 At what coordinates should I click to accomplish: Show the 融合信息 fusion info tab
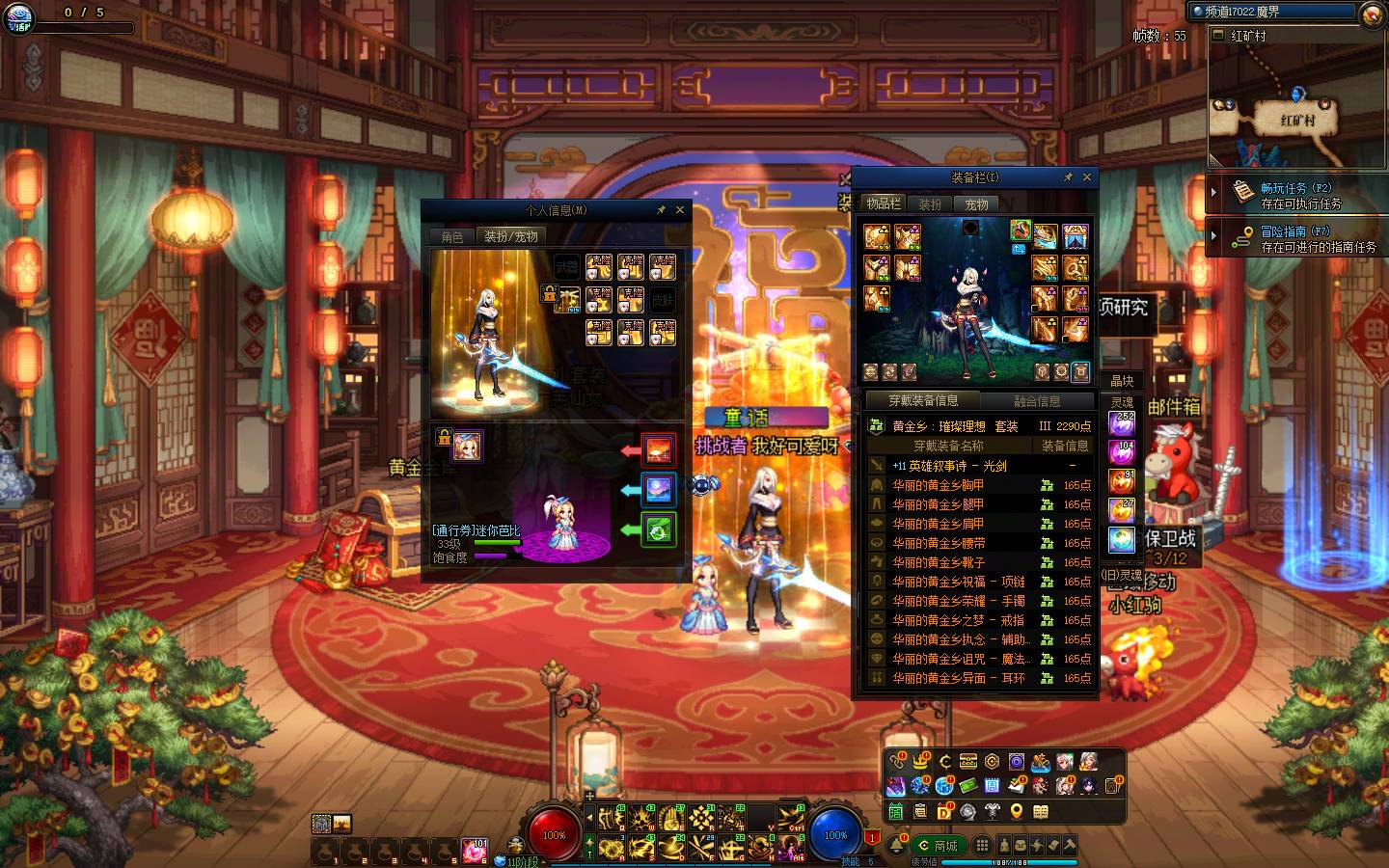pyautogui.click(x=1037, y=400)
